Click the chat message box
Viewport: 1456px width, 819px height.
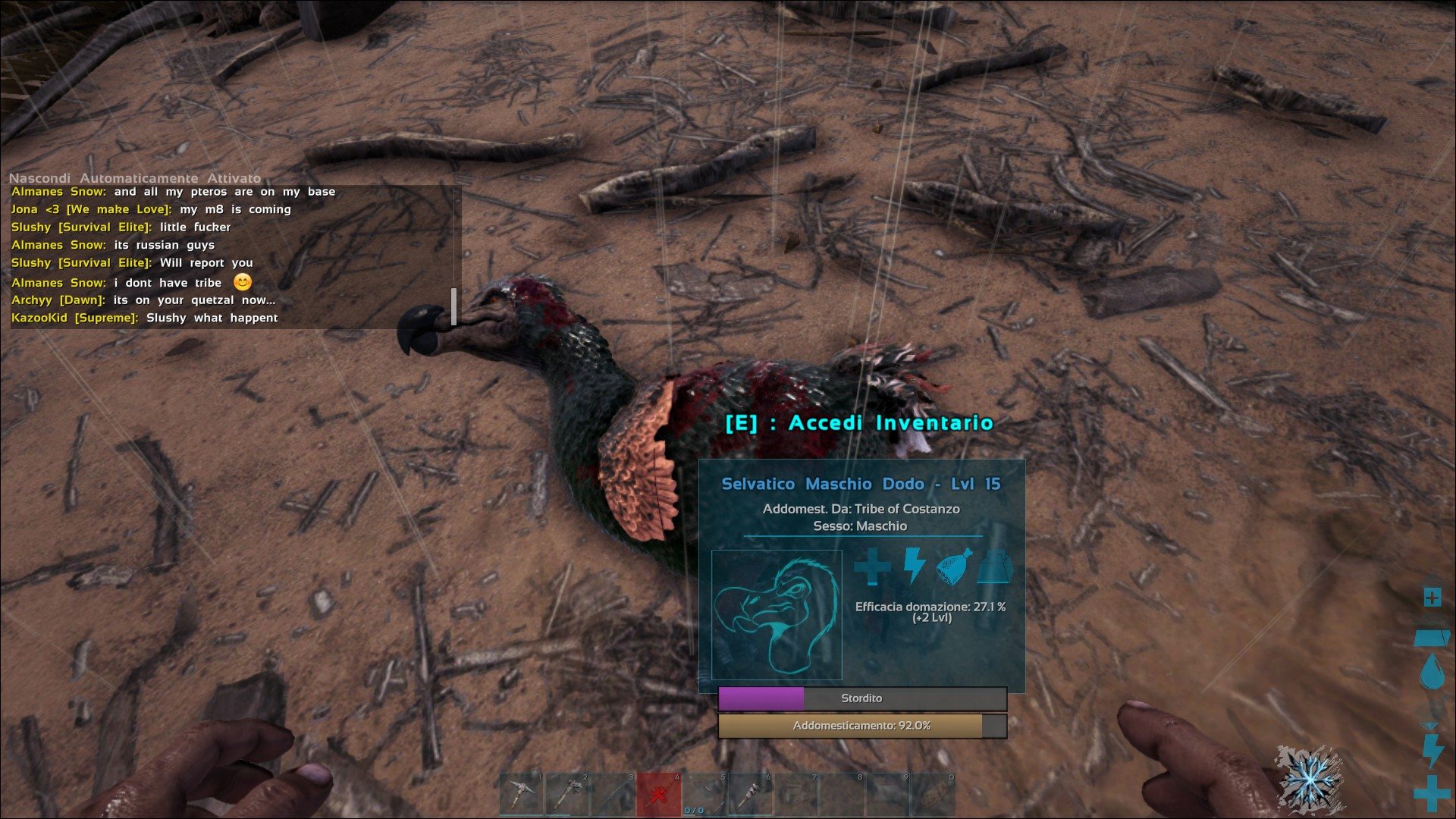click(x=231, y=256)
